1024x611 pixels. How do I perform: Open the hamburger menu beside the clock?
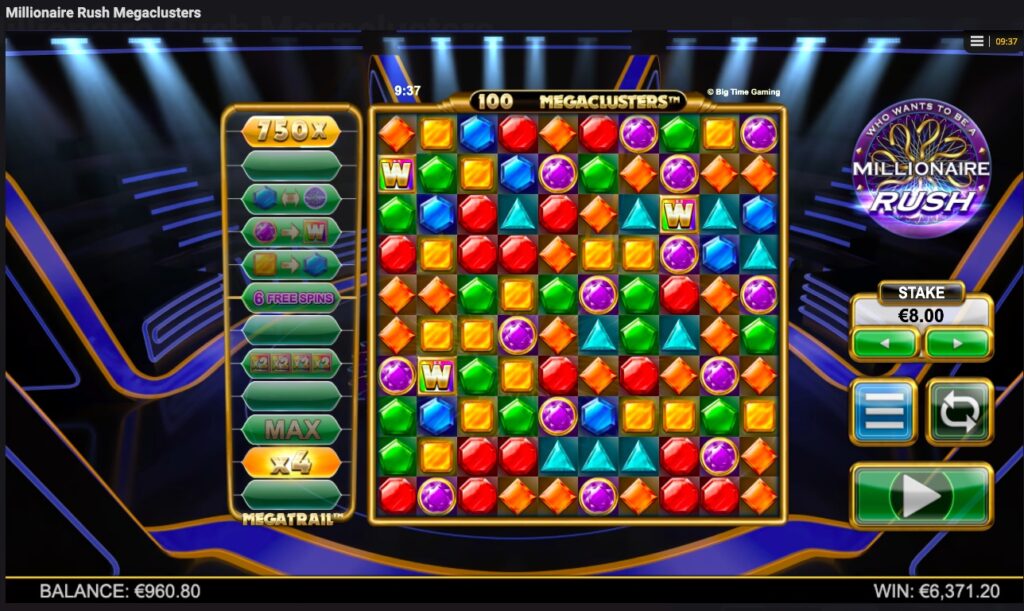tap(977, 42)
